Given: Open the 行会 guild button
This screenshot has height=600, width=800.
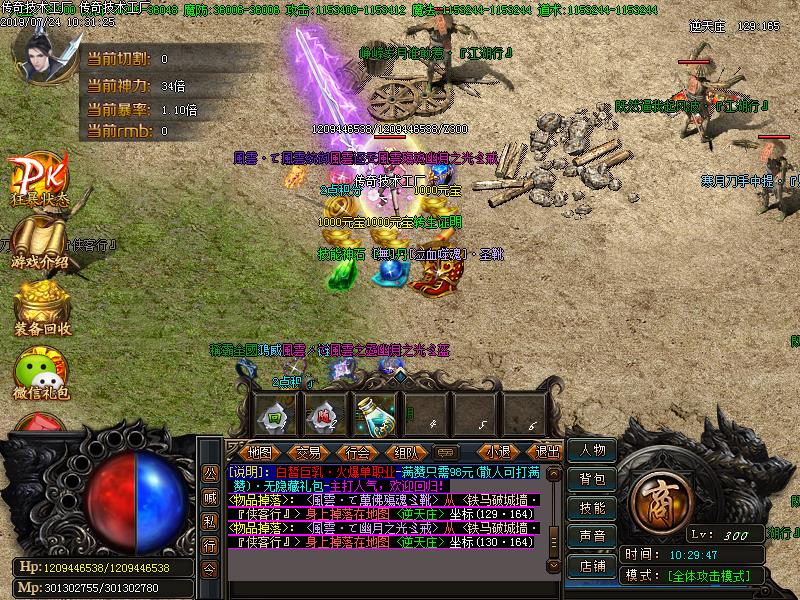Looking at the screenshot, I should (x=357, y=452).
